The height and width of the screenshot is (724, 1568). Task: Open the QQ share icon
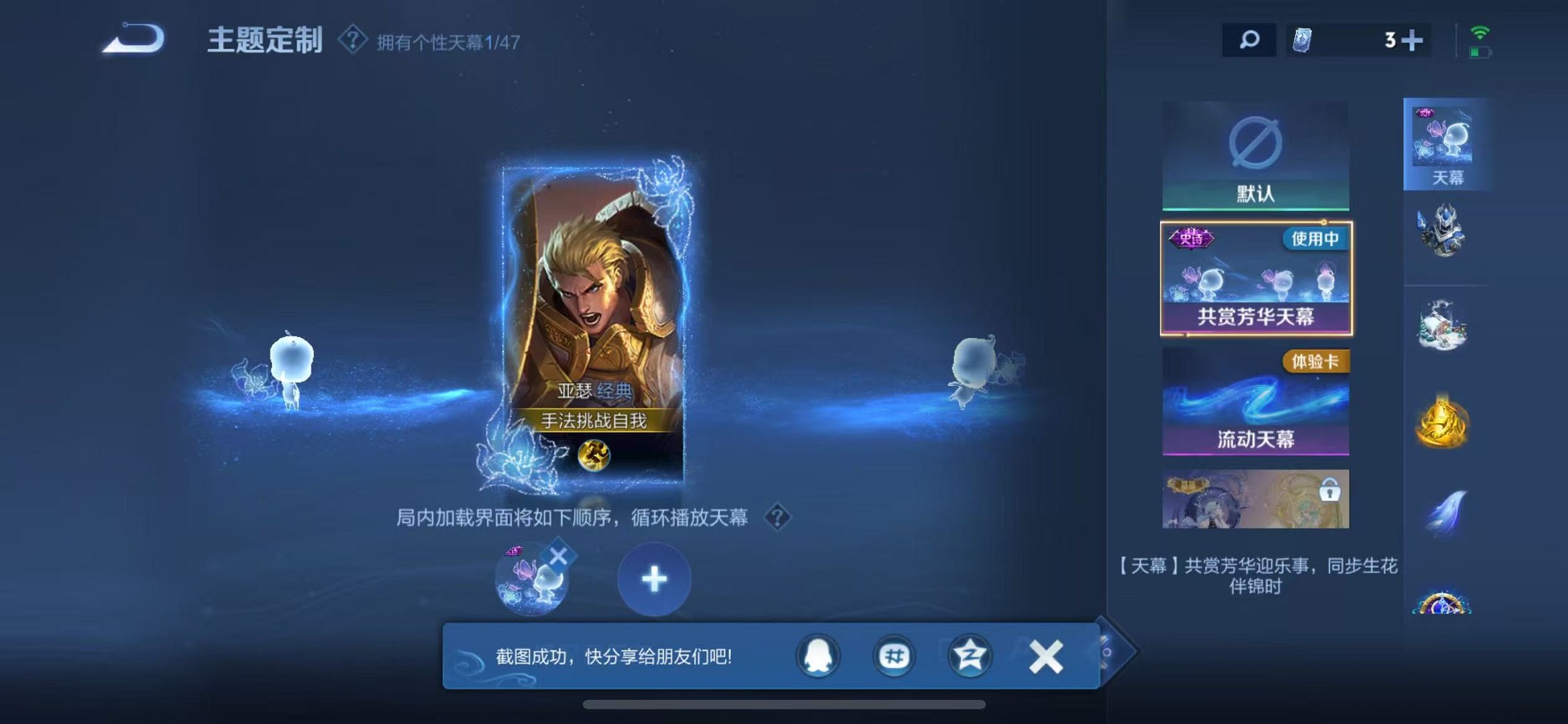[819, 655]
